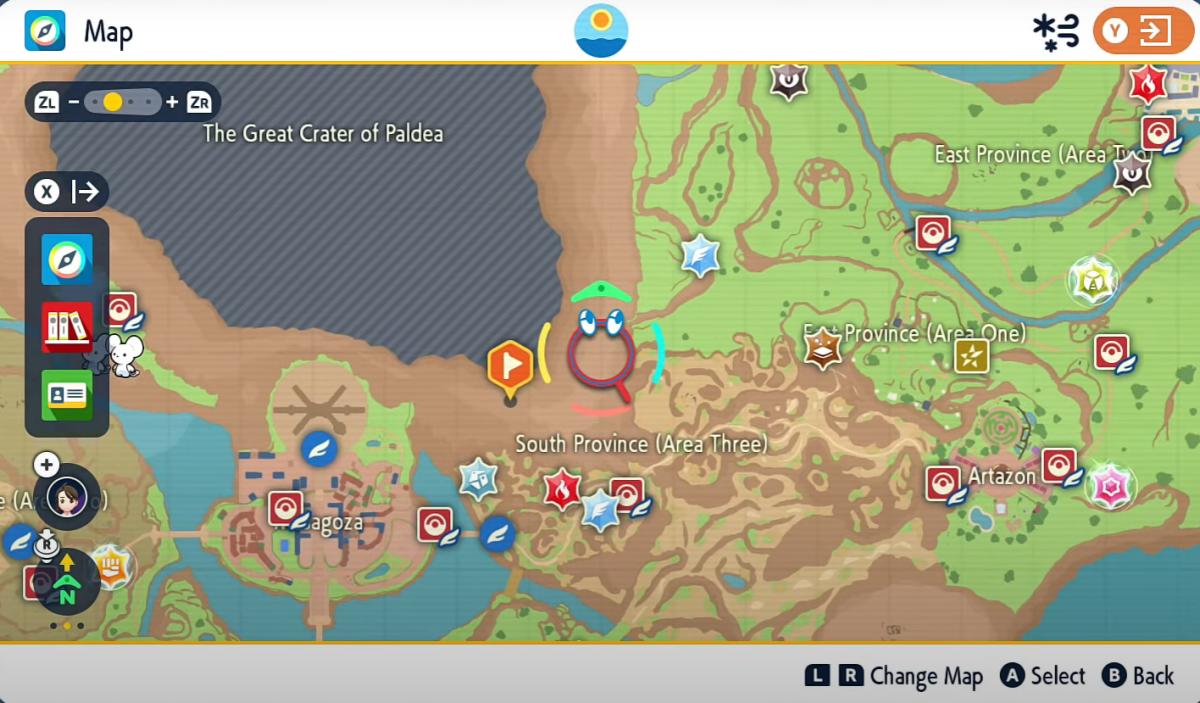Screen dimensions: 1200x703
Task: Click the player portrait location marker
Action: point(67,495)
